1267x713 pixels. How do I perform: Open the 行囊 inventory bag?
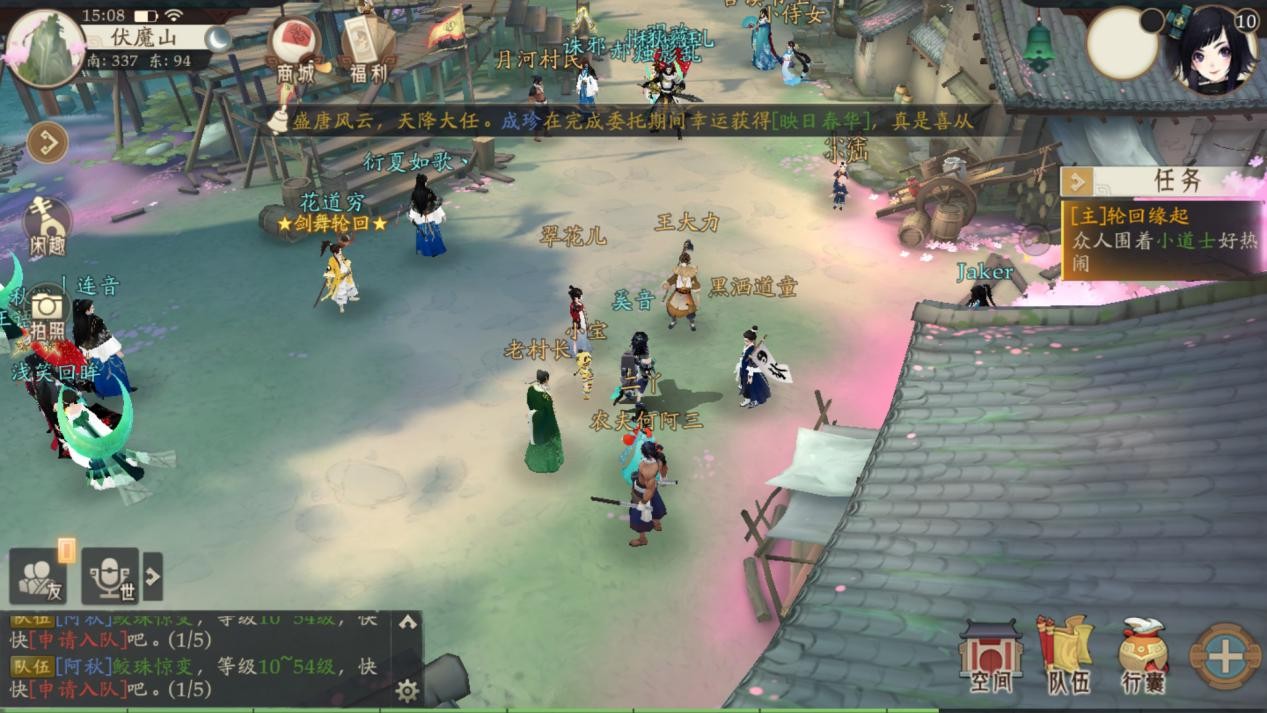point(1143,656)
